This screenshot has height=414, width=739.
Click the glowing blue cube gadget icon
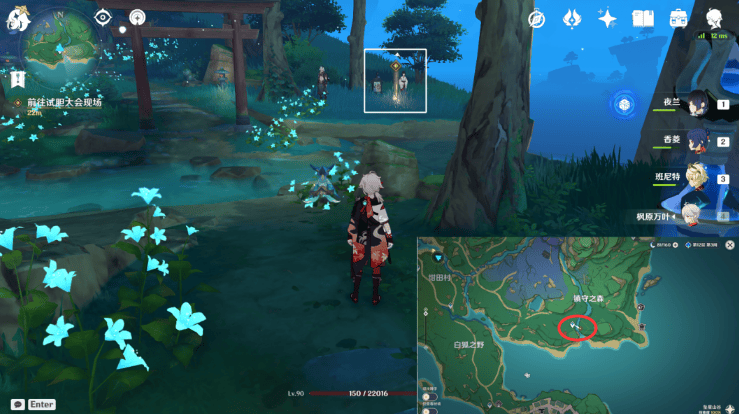click(625, 104)
